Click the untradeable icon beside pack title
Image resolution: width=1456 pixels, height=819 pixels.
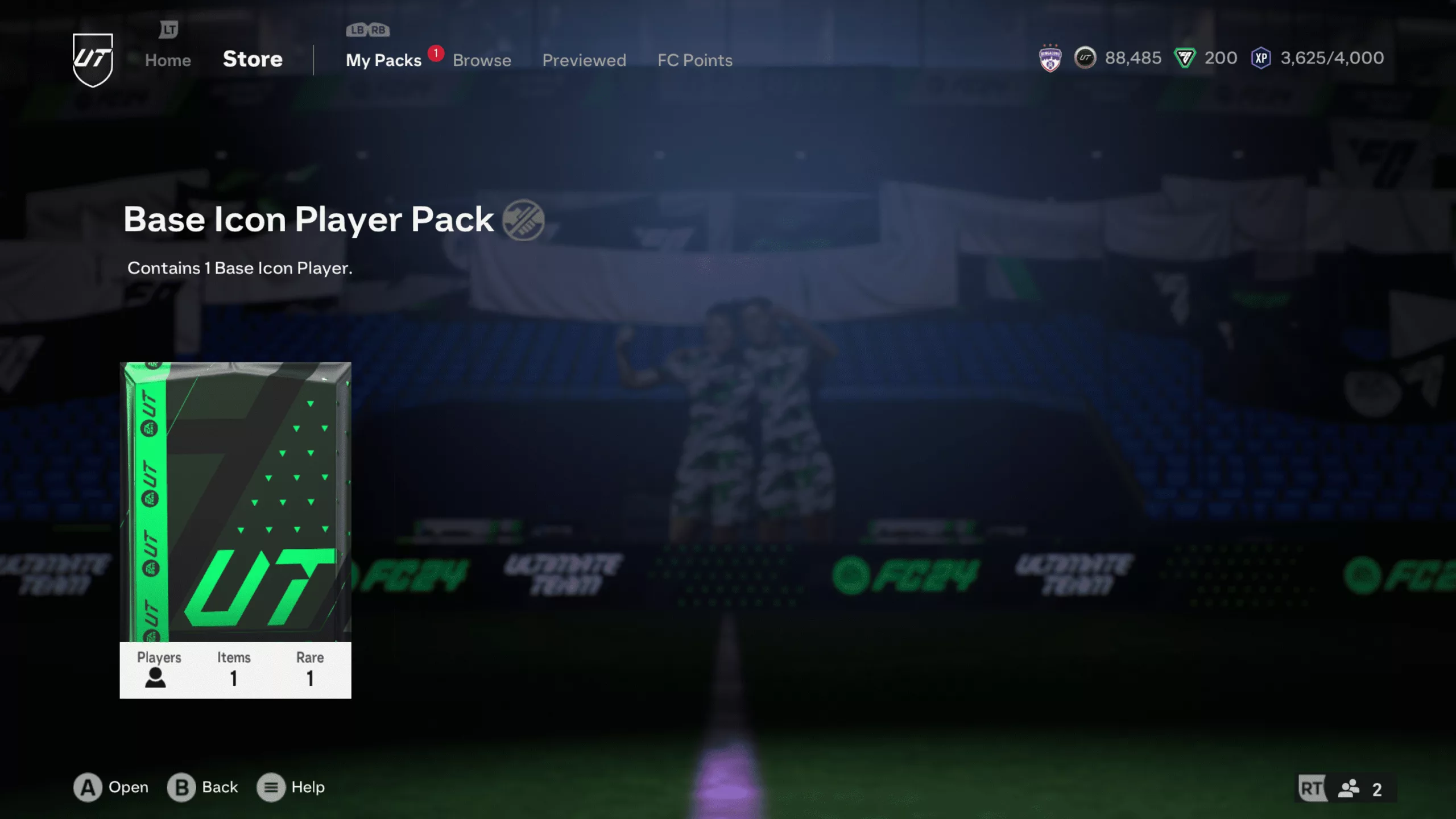pyautogui.click(x=523, y=220)
